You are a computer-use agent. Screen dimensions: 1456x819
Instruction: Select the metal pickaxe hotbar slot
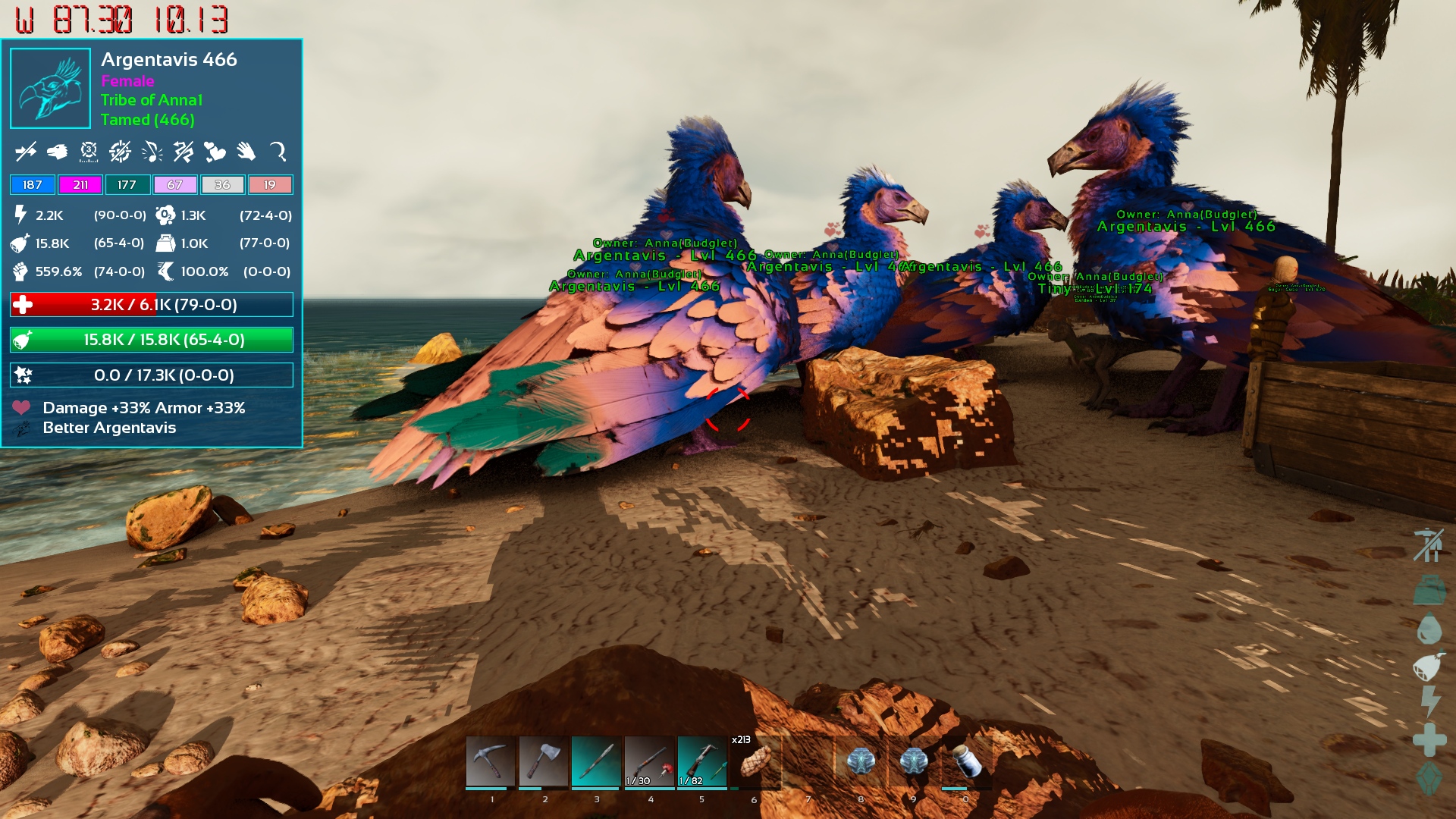click(491, 761)
